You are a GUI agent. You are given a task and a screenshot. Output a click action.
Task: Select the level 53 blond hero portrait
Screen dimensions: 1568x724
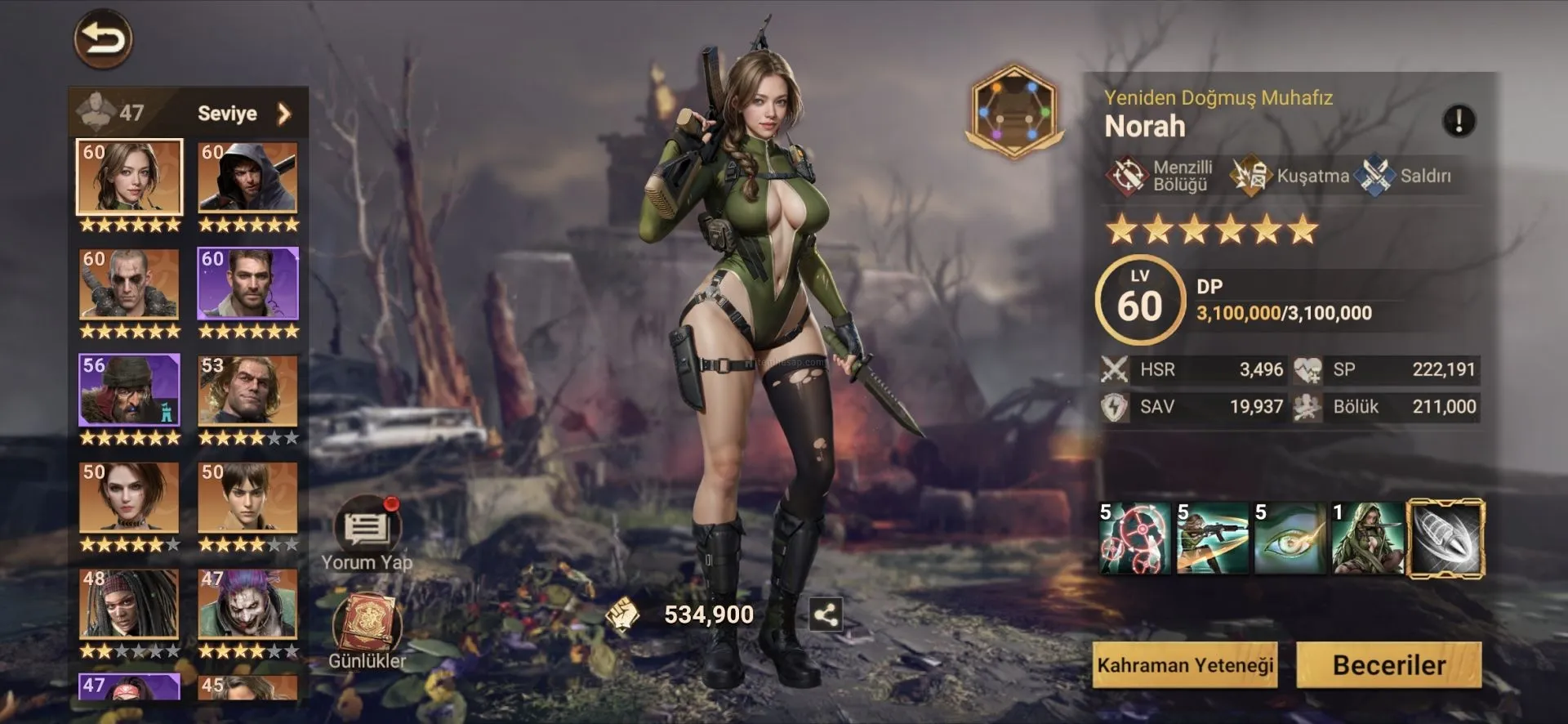247,390
